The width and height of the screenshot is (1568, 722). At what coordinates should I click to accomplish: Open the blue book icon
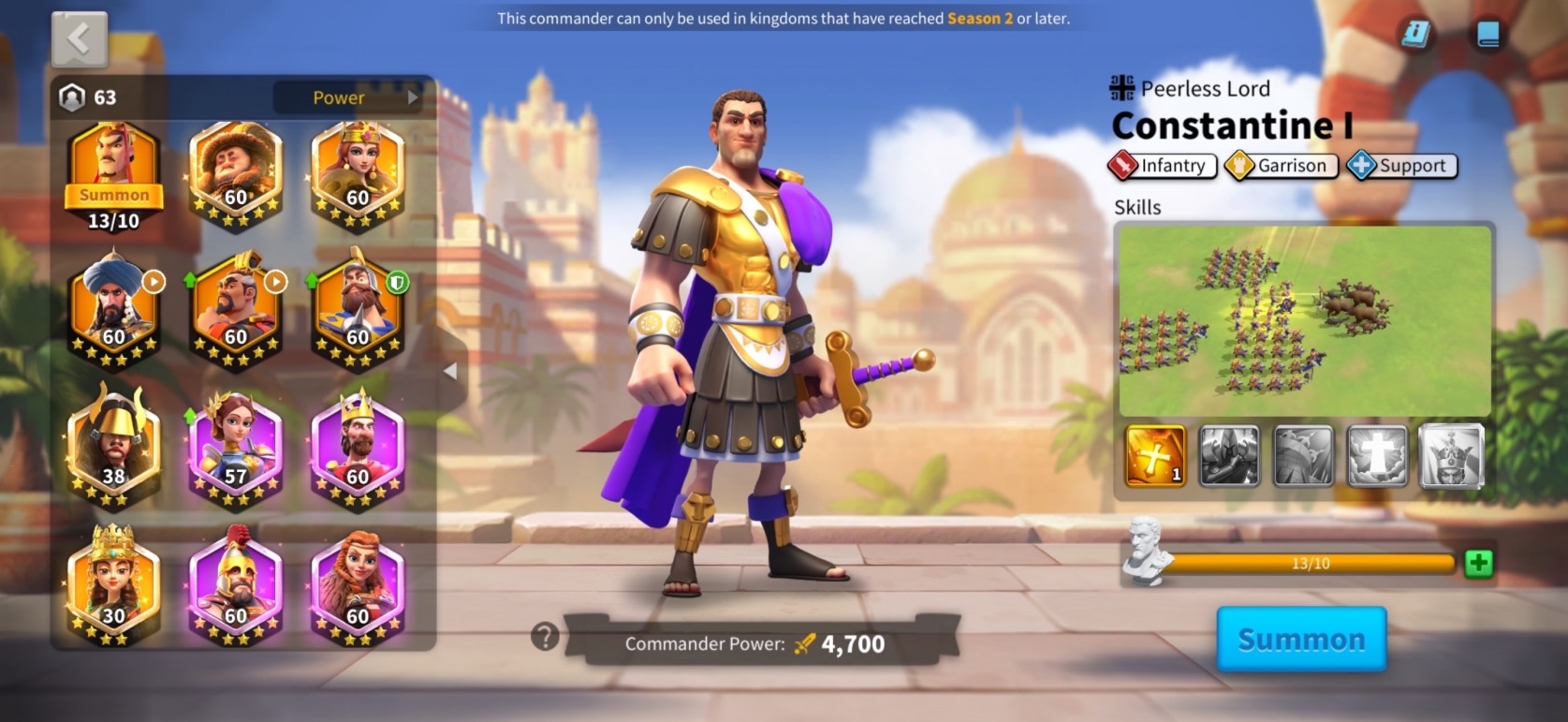[x=1487, y=35]
